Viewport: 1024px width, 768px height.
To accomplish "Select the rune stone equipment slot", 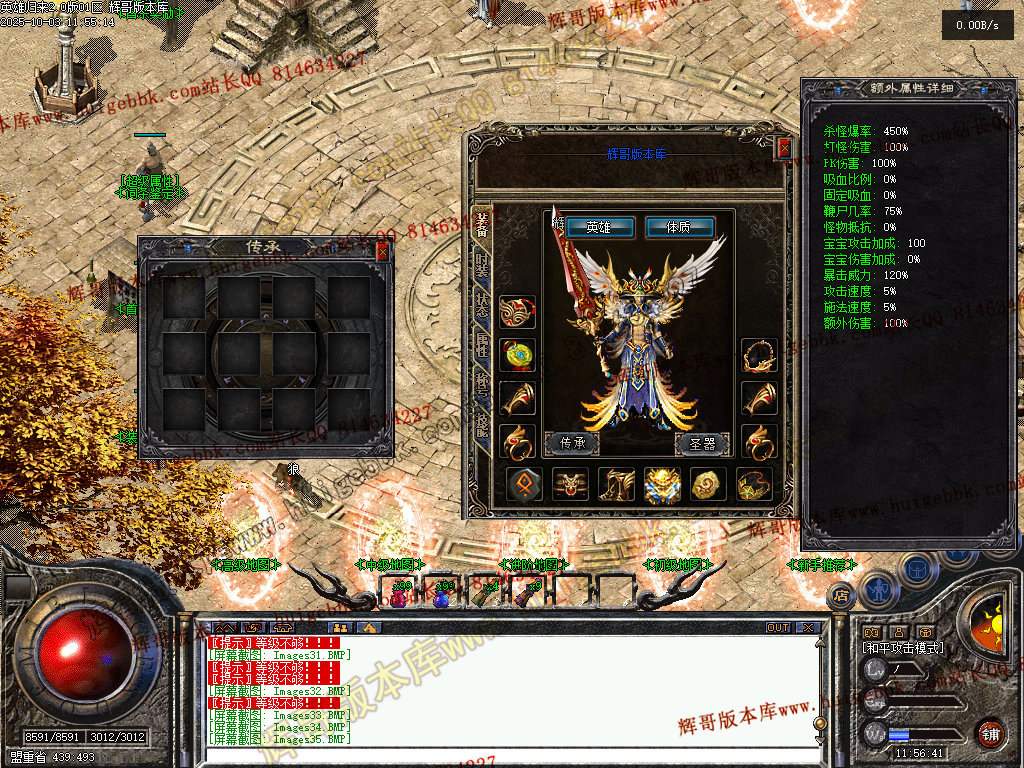I will coord(524,485).
